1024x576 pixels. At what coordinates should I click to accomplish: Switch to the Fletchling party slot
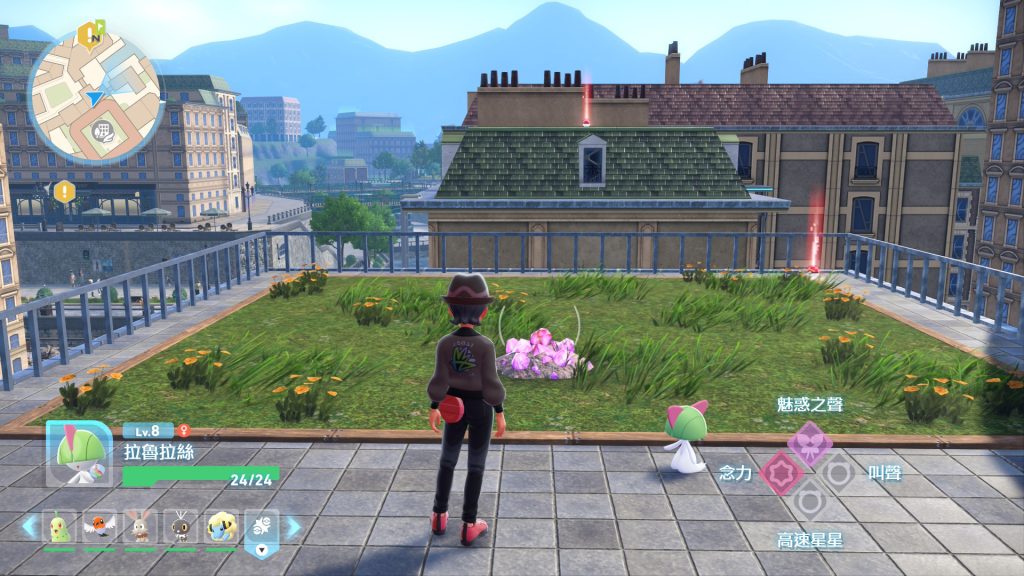pyautogui.click(x=100, y=526)
